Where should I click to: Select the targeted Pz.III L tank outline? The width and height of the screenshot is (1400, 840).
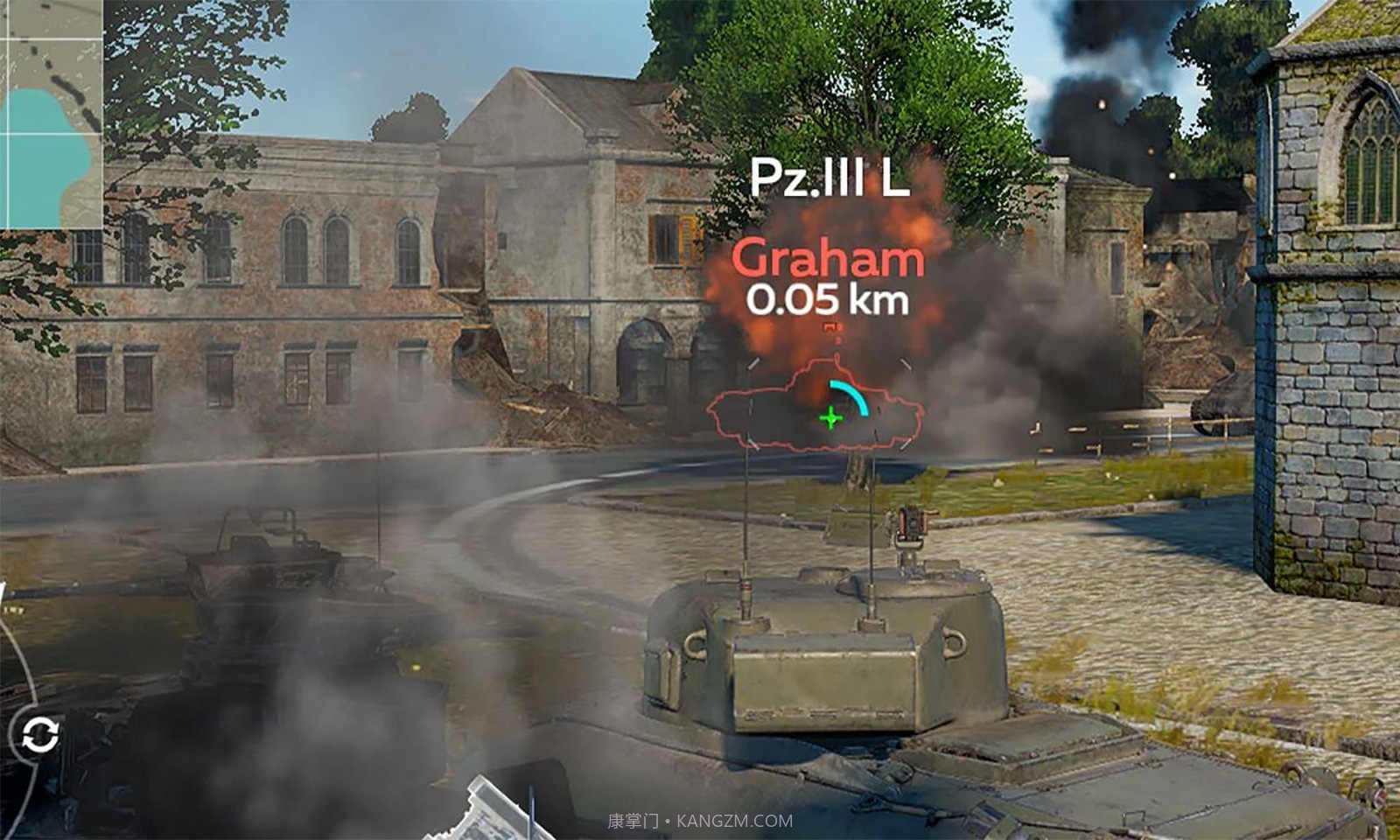click(x=814, y=402)
